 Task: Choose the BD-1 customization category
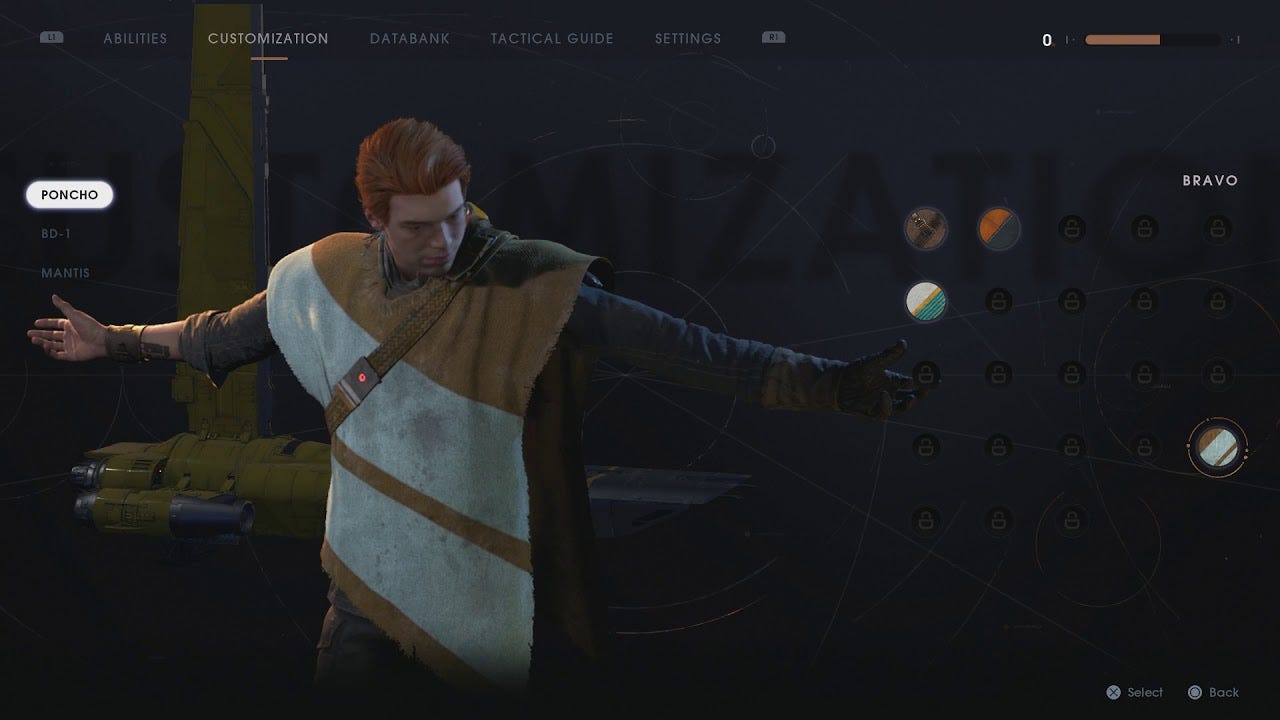click(x=56, y=234)
